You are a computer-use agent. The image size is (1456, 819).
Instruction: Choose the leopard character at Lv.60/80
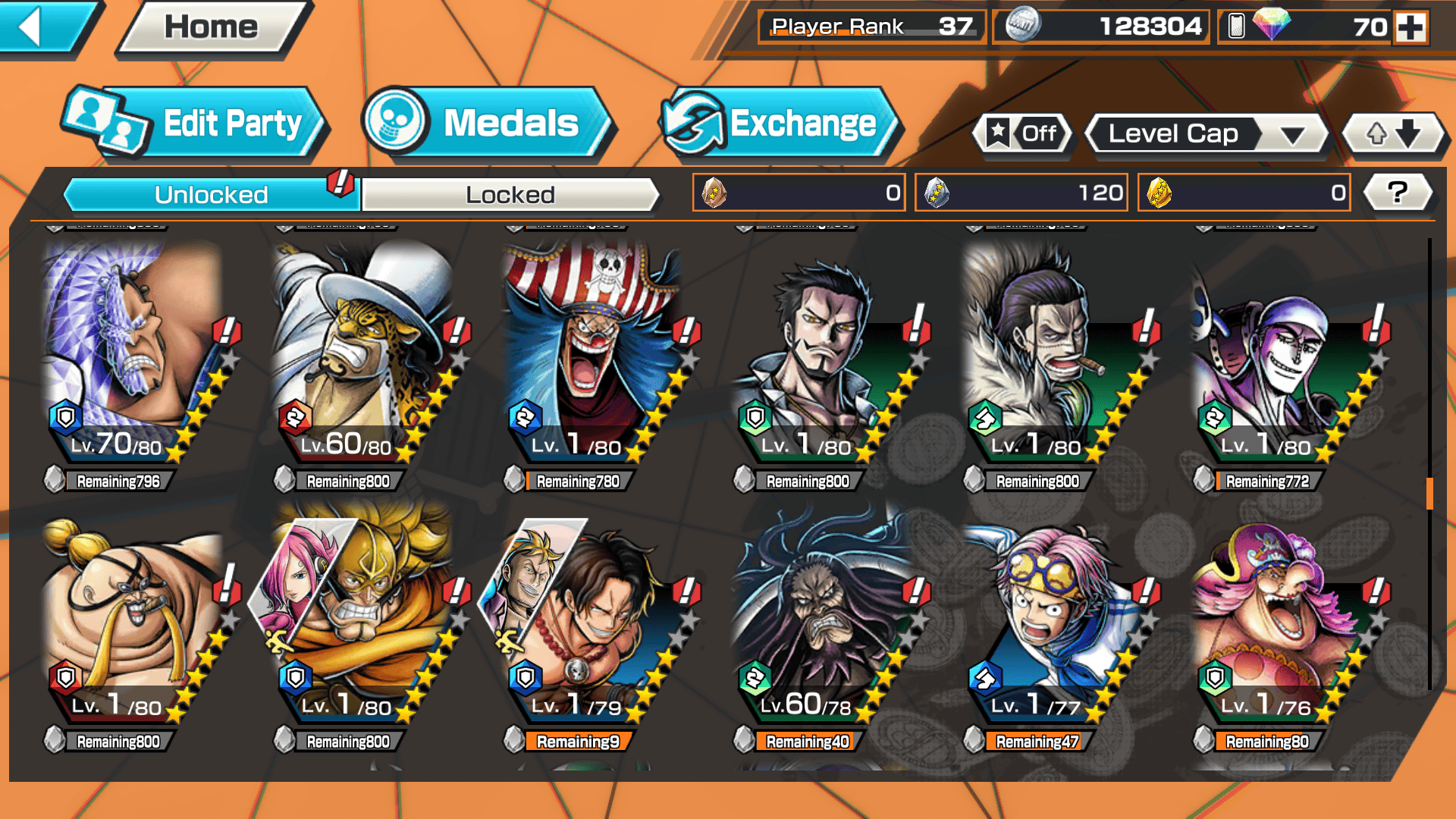coord(362,353)
